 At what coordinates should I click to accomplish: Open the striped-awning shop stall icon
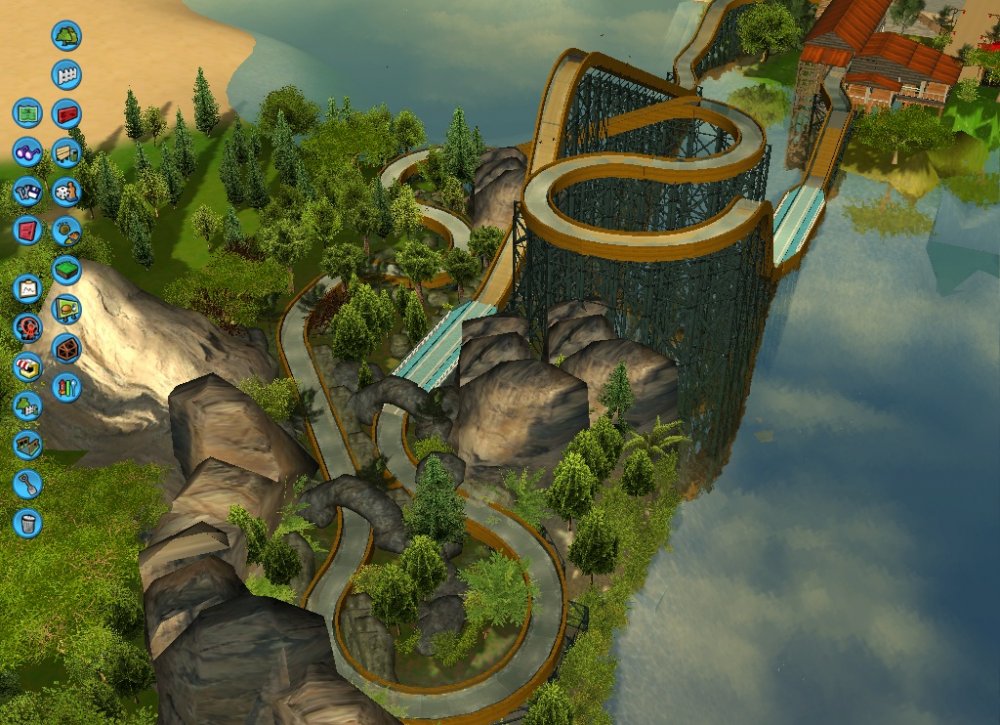[x=28, y=366]
